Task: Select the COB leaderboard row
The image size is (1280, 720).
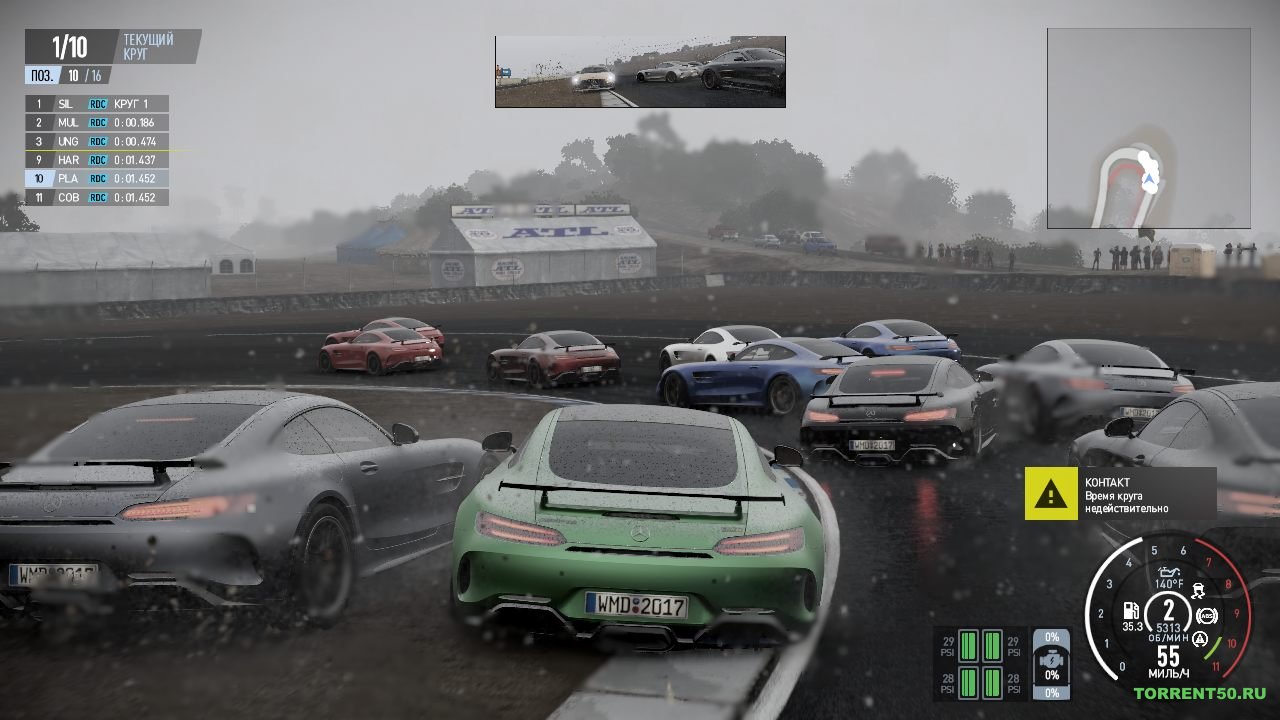Action: point(97,197)
